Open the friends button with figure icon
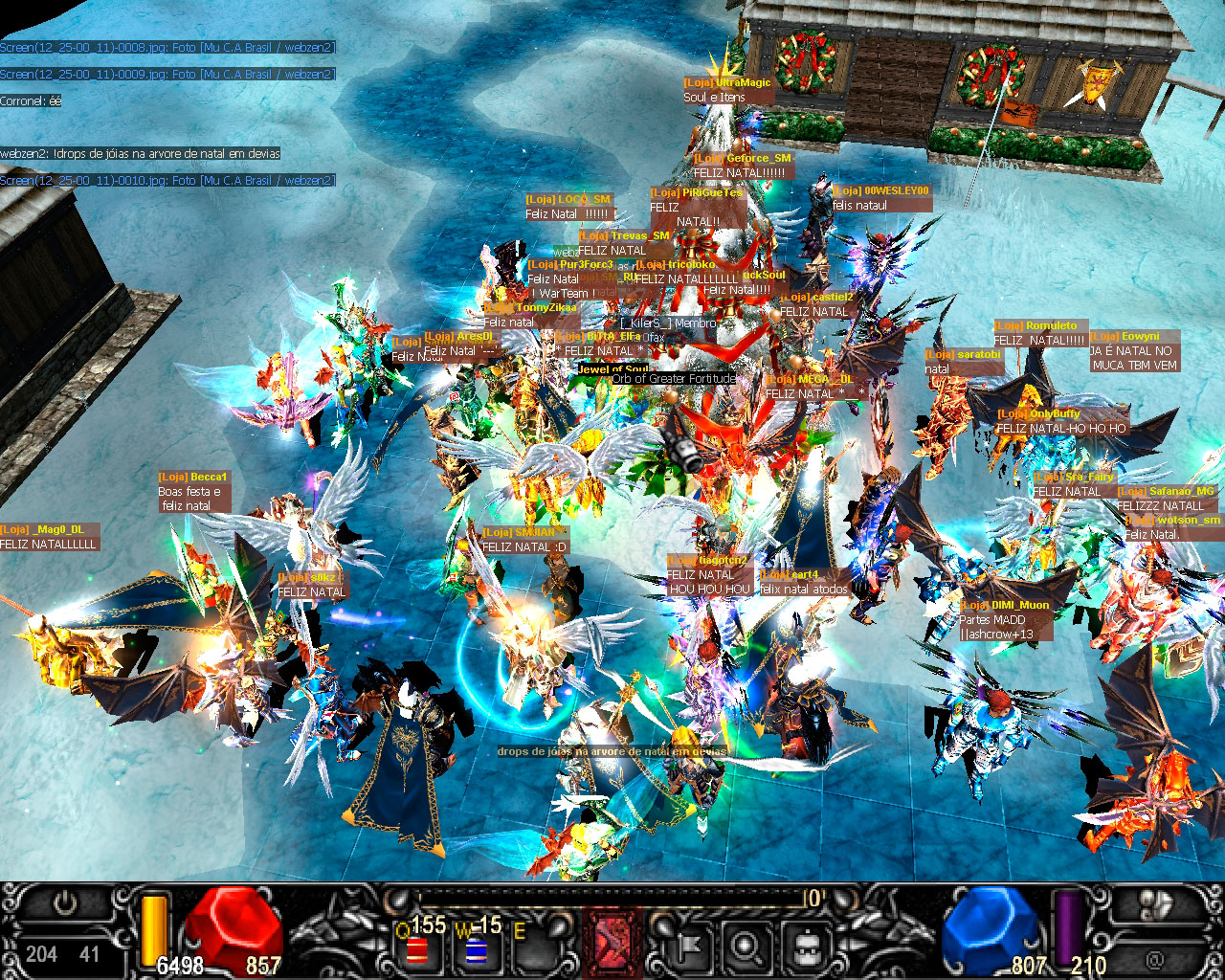The width and height of the screenshot is (1225, 980). 1160,904
